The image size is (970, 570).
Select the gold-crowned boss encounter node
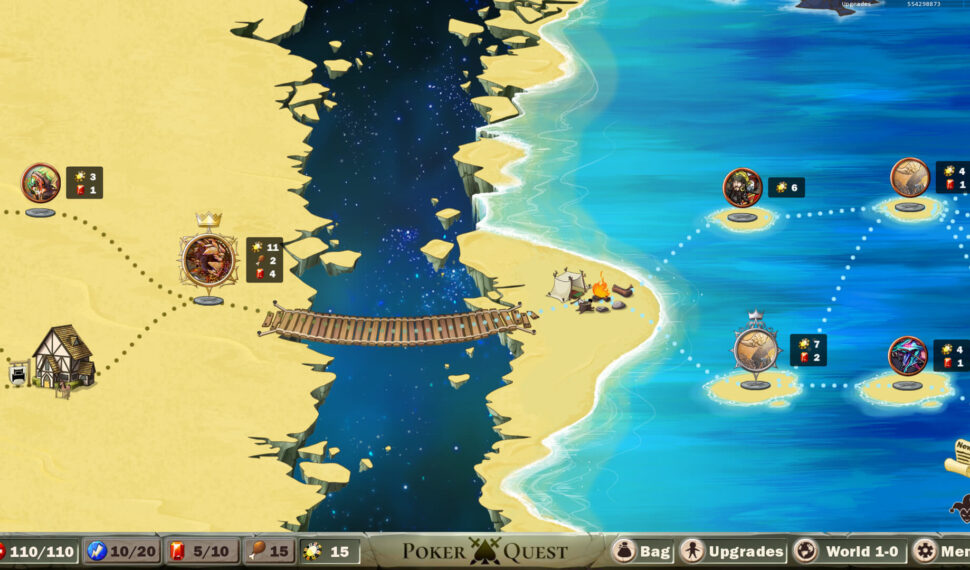click(208, 260)
